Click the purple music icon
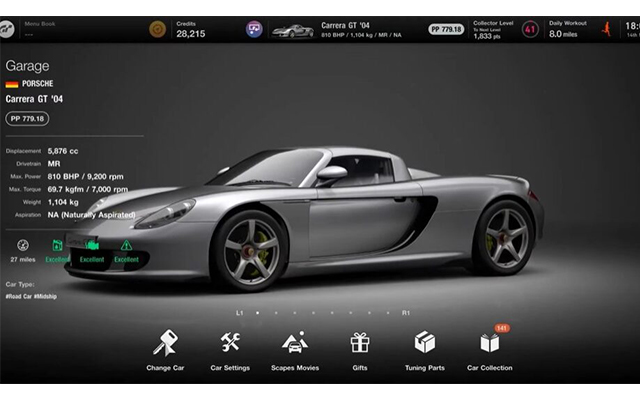The width and height of the screenshot is (640, 400). pyautogui.click(x=255, y=30)
